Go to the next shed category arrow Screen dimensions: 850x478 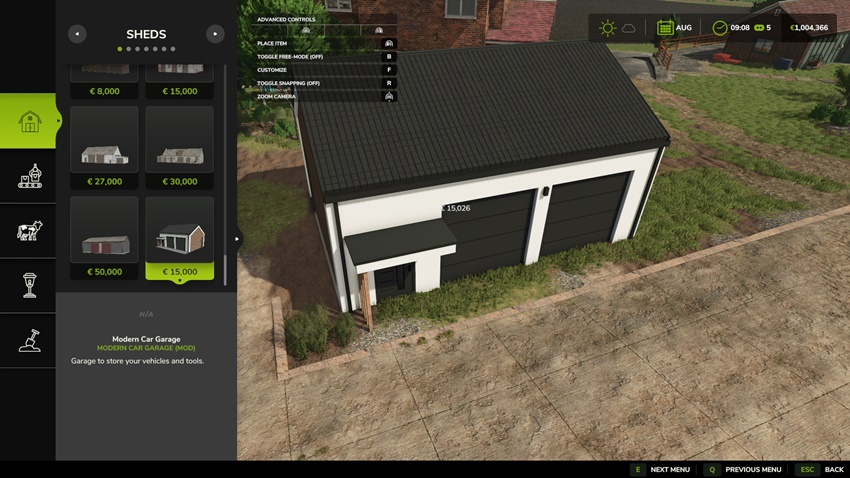click(215, 34)
